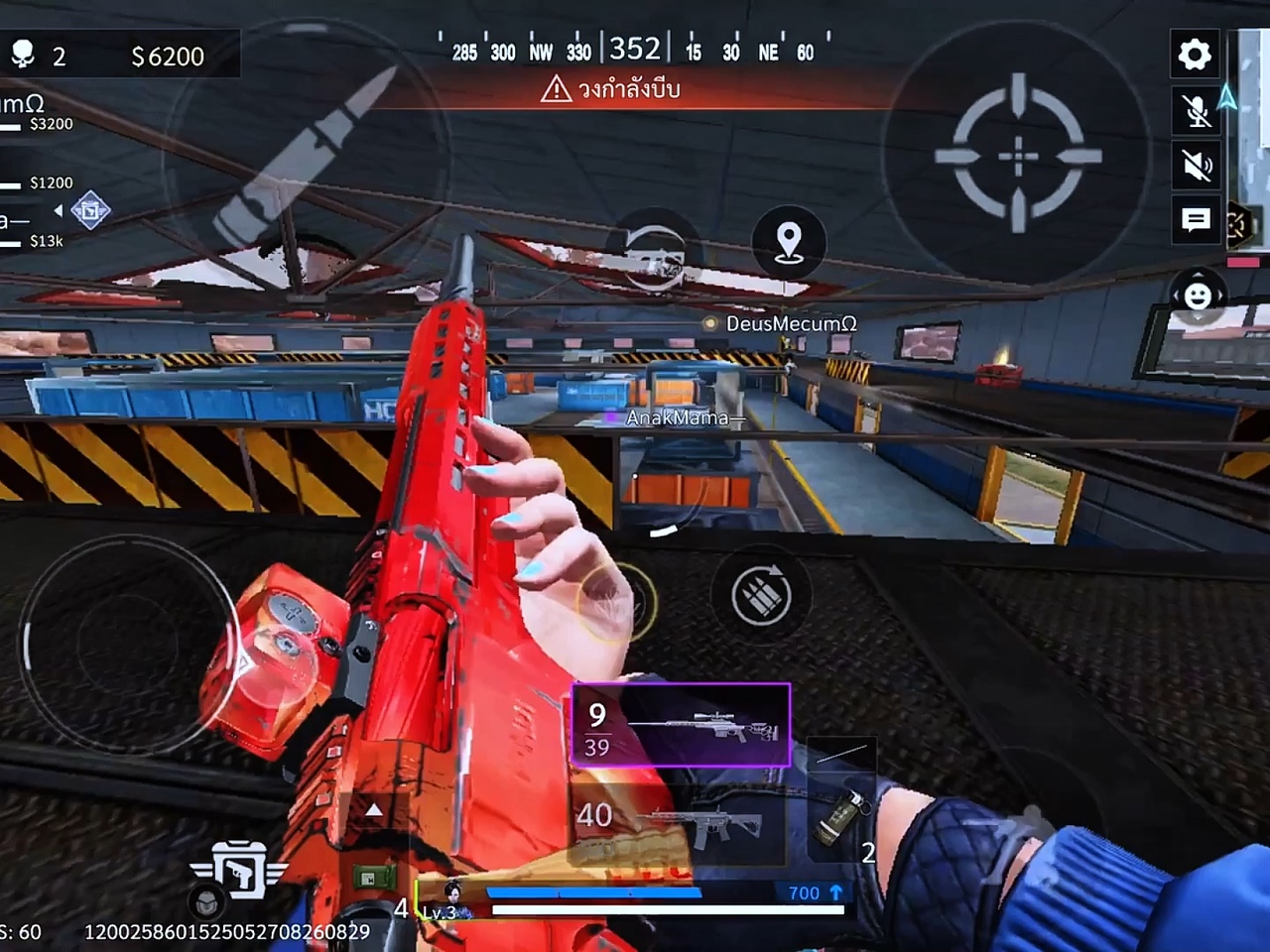Select the highlighted sniper rifle slot

tap(682, 726)
